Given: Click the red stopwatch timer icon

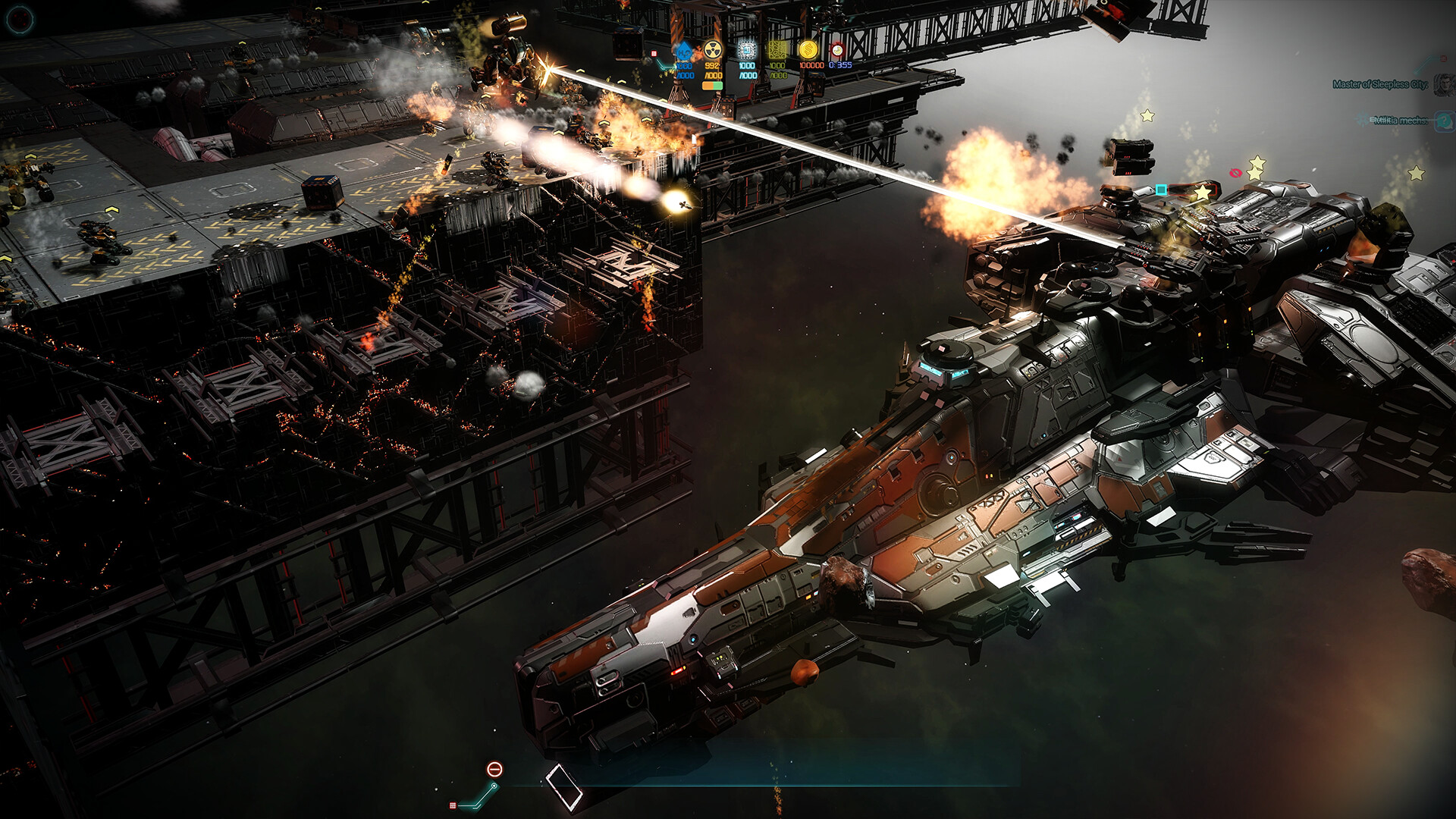Looking at the screenshot, I should click(837, 50).
